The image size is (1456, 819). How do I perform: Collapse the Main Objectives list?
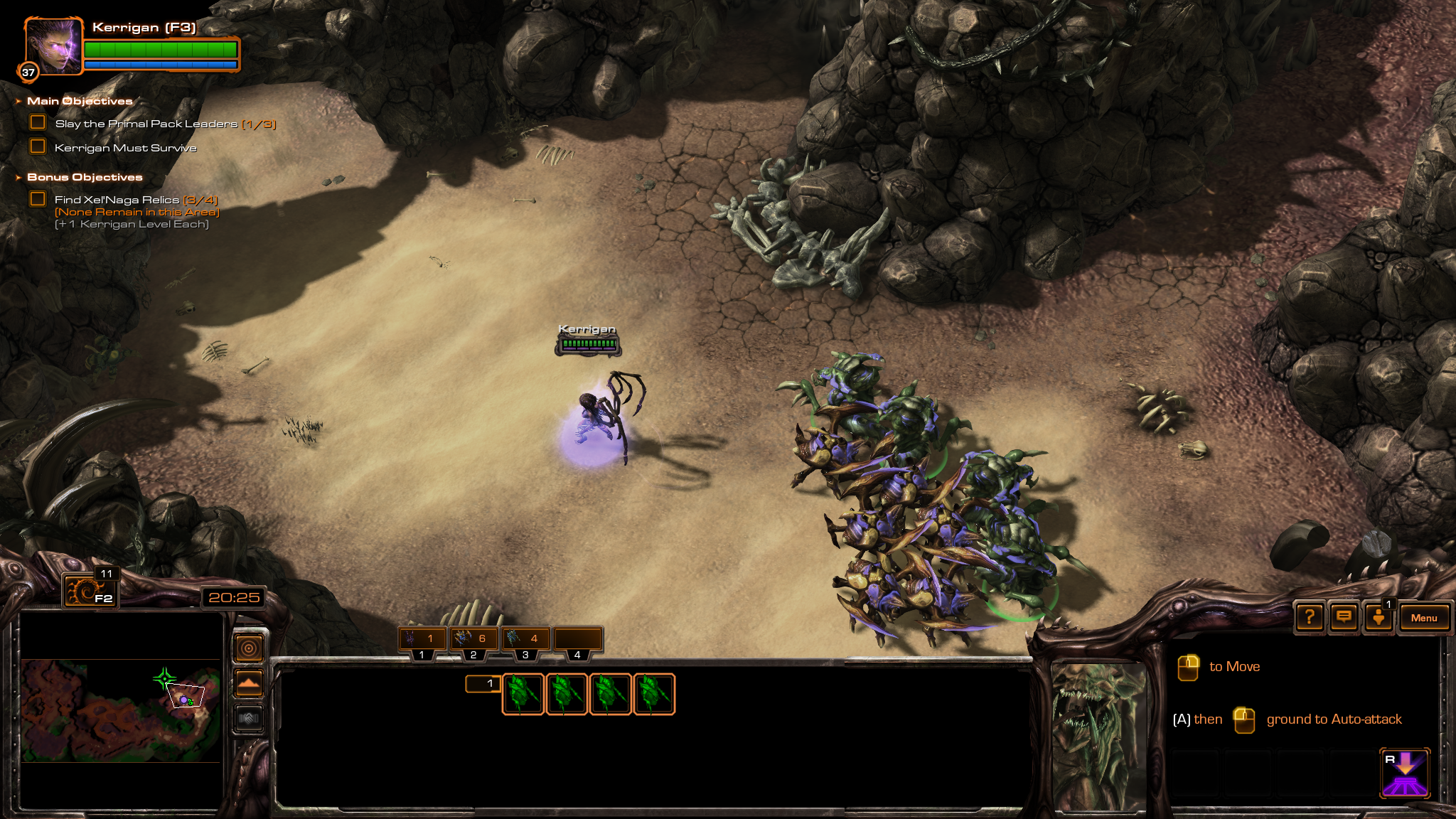[x=18, y=102]
